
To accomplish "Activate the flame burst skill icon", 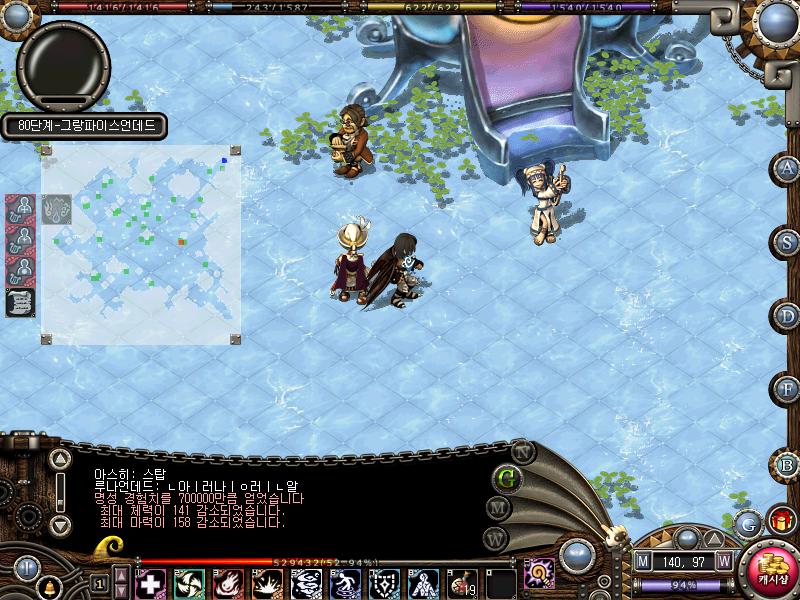I will click(228, 583).
